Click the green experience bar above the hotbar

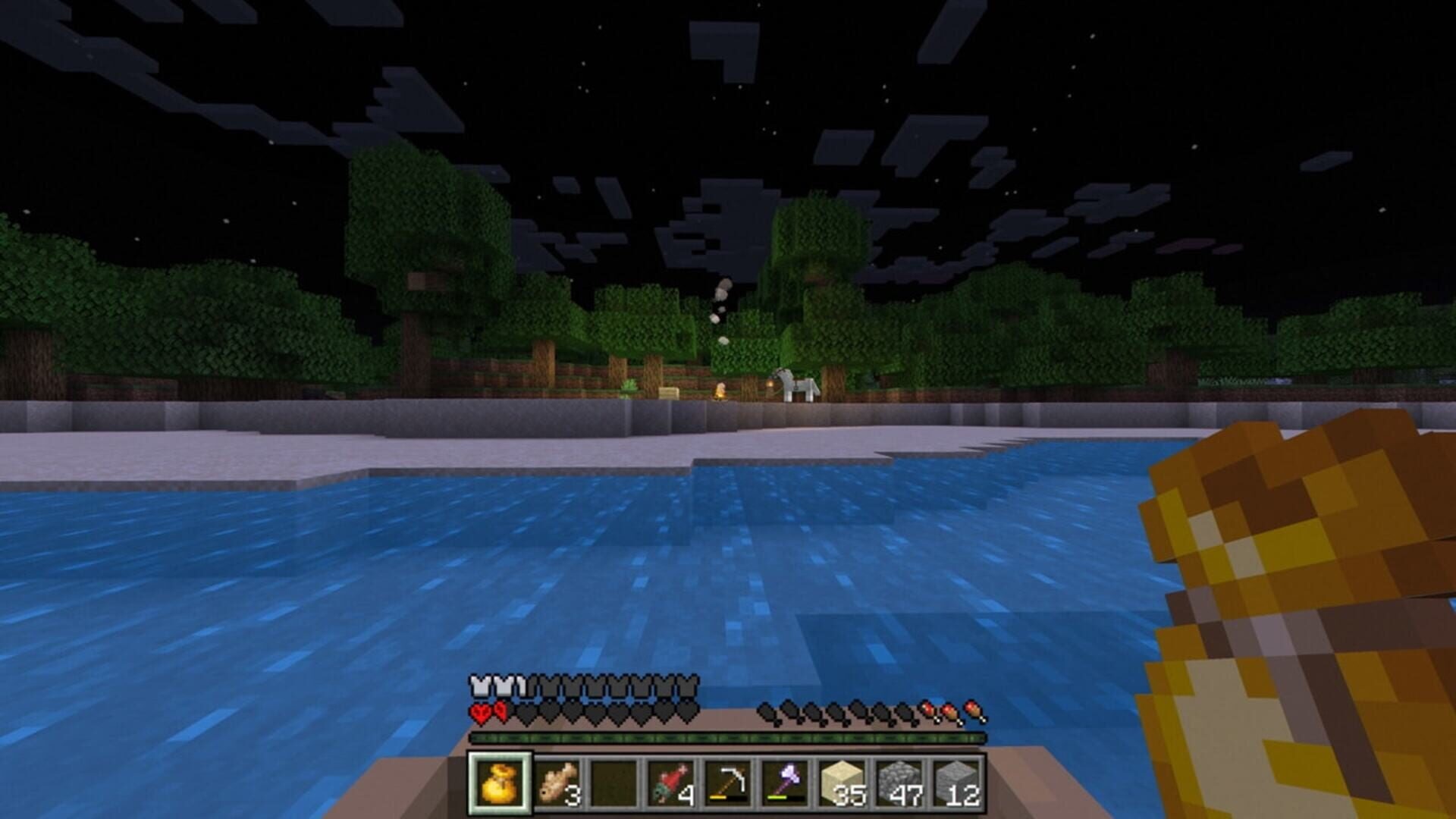pyautogui.click(x=728, y=737)
